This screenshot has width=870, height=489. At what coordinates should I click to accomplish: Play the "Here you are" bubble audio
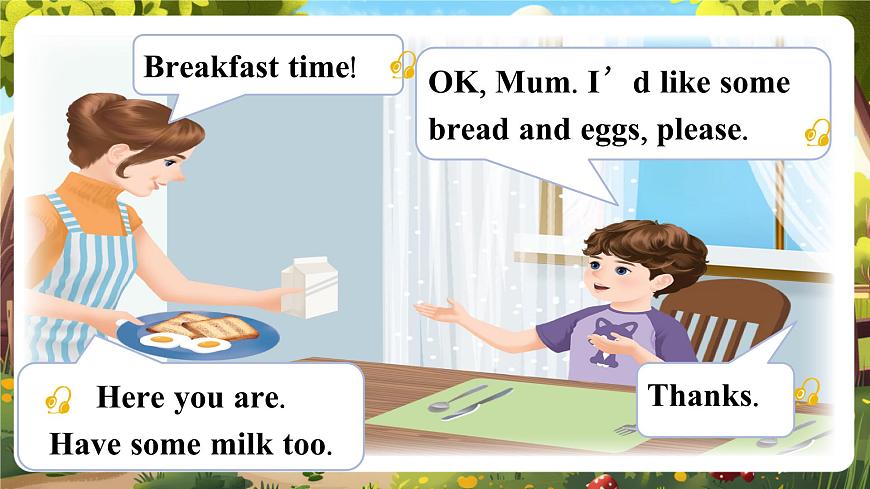pyautogui.click(x=59, y=400)
